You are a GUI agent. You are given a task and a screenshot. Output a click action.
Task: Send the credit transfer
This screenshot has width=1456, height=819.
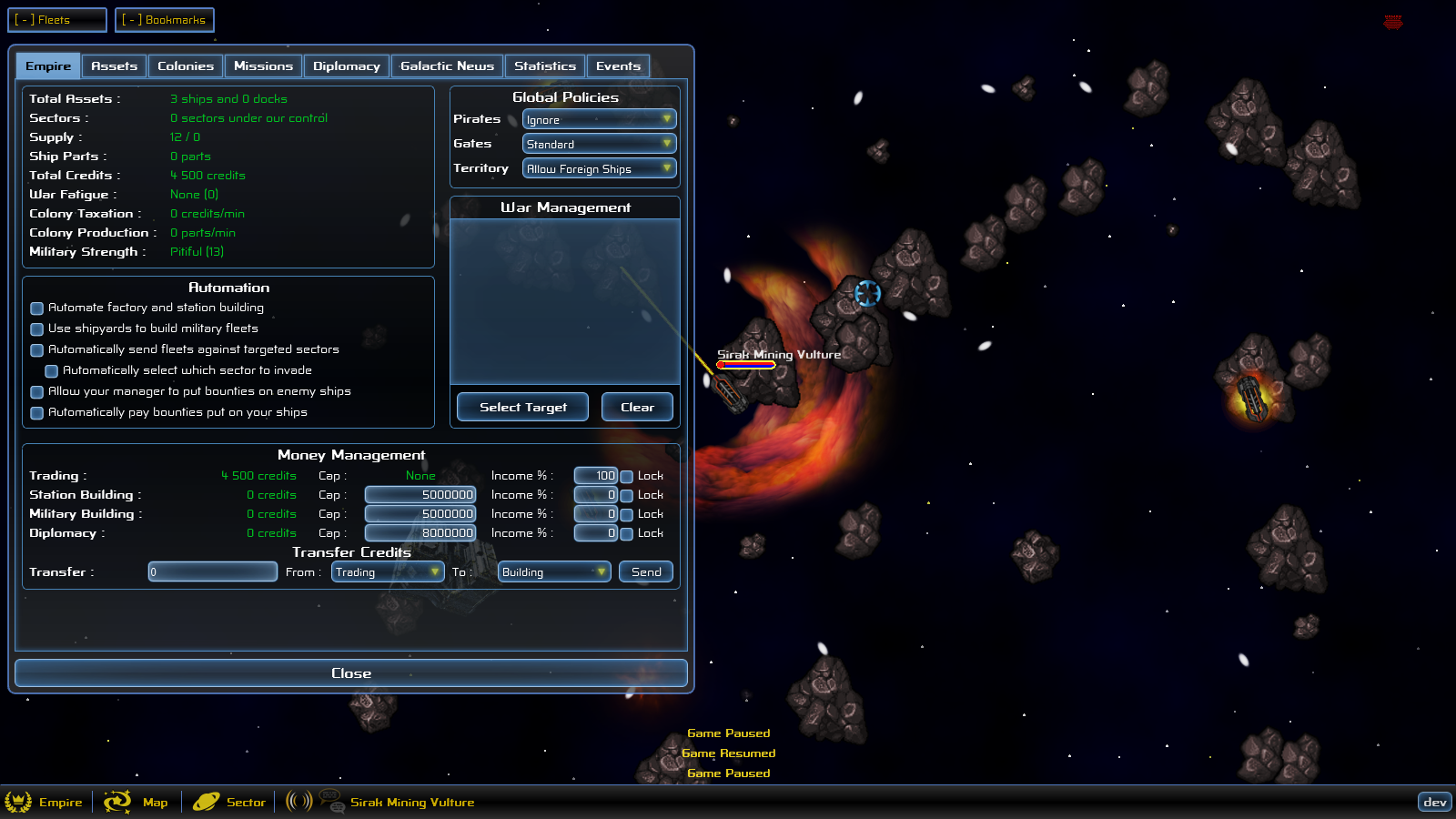point(646,571)
